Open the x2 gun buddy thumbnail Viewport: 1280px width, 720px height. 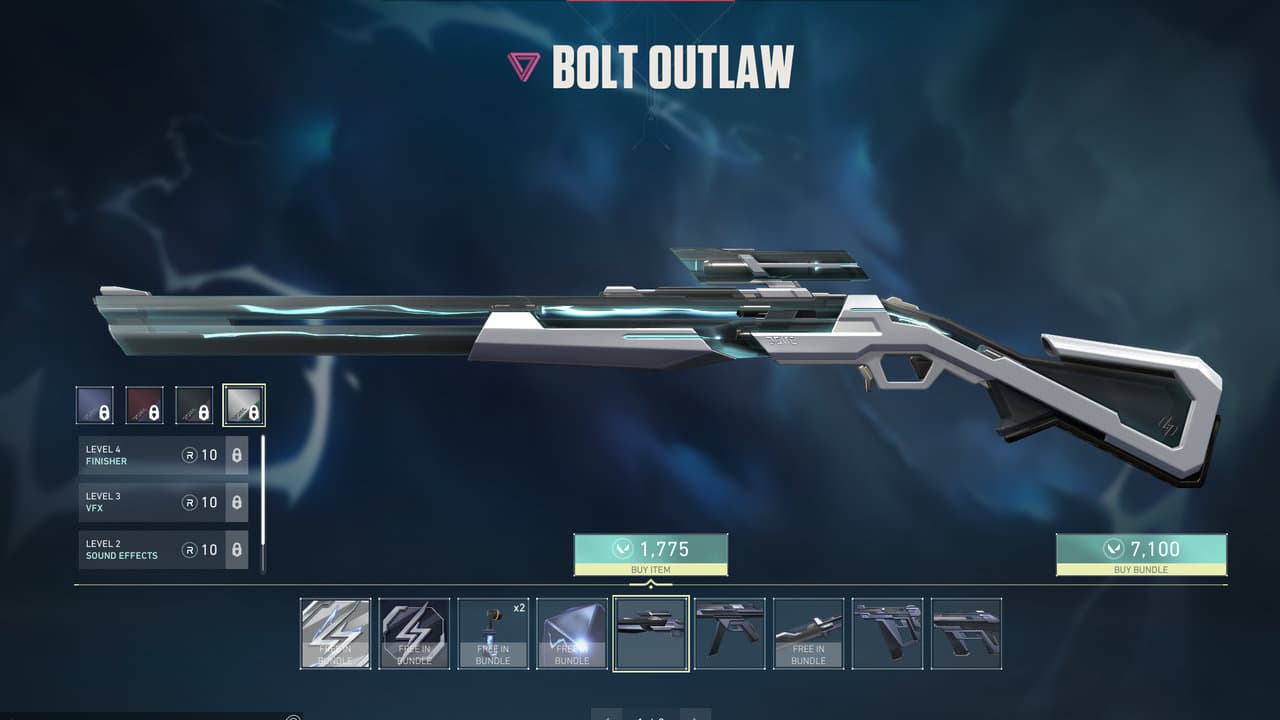click(493, 634)
